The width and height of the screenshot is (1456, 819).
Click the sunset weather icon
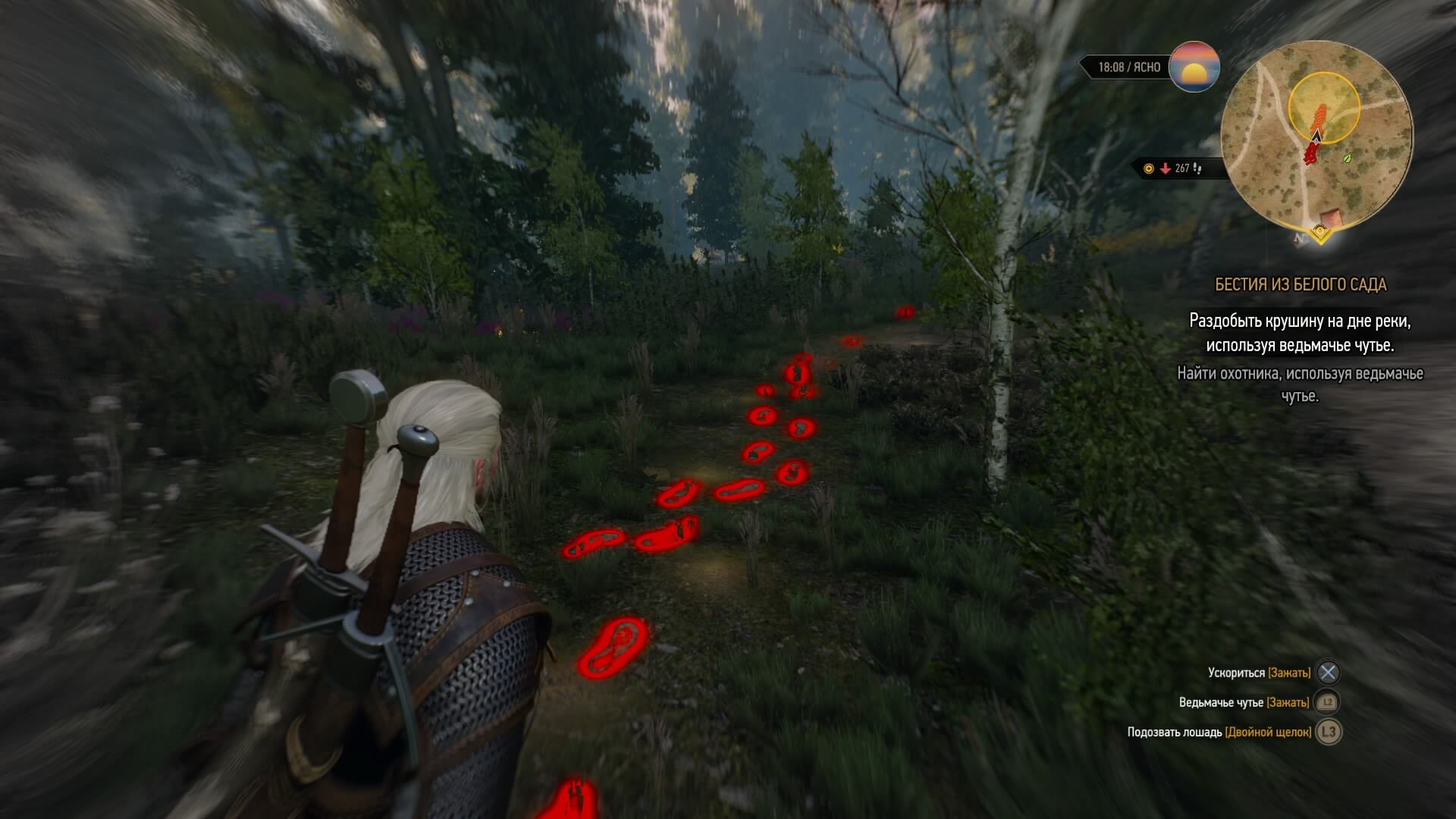point(1194,67)
